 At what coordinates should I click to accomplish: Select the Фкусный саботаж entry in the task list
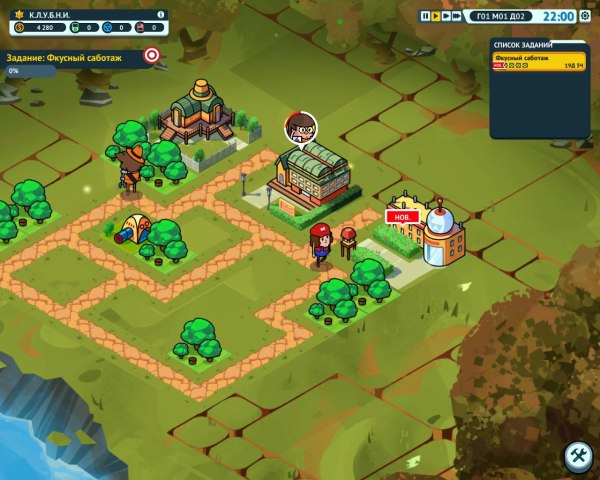tap(540, 61)
